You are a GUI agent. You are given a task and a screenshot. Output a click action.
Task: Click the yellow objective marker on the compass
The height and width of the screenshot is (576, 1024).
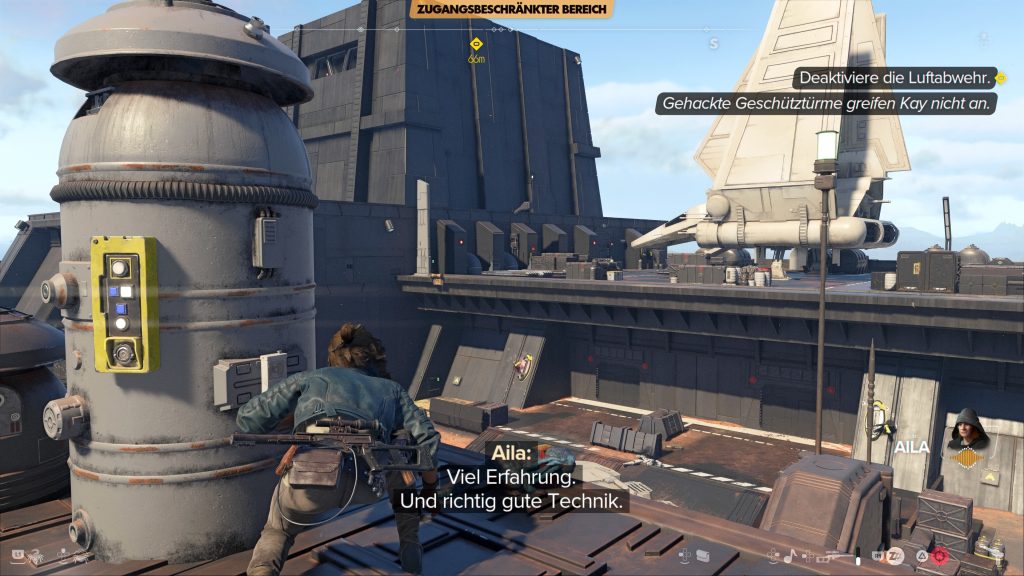click(476, 44)
